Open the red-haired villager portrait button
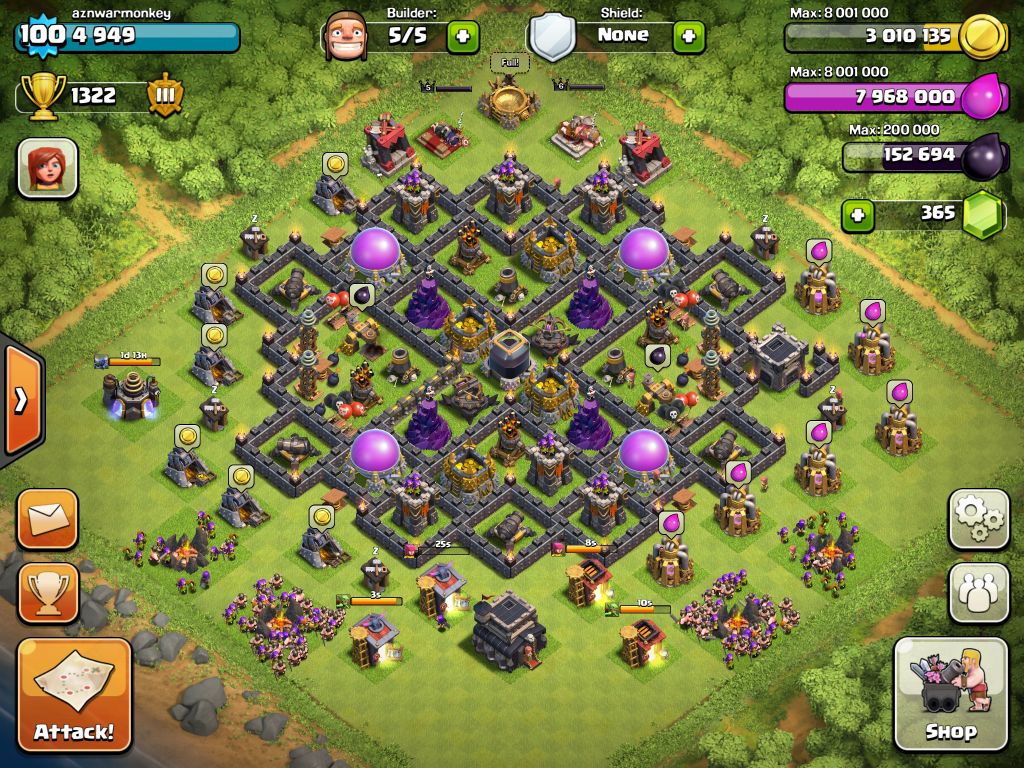Image resolution: width=1024 pixels, height=768 pixels. 47,167
